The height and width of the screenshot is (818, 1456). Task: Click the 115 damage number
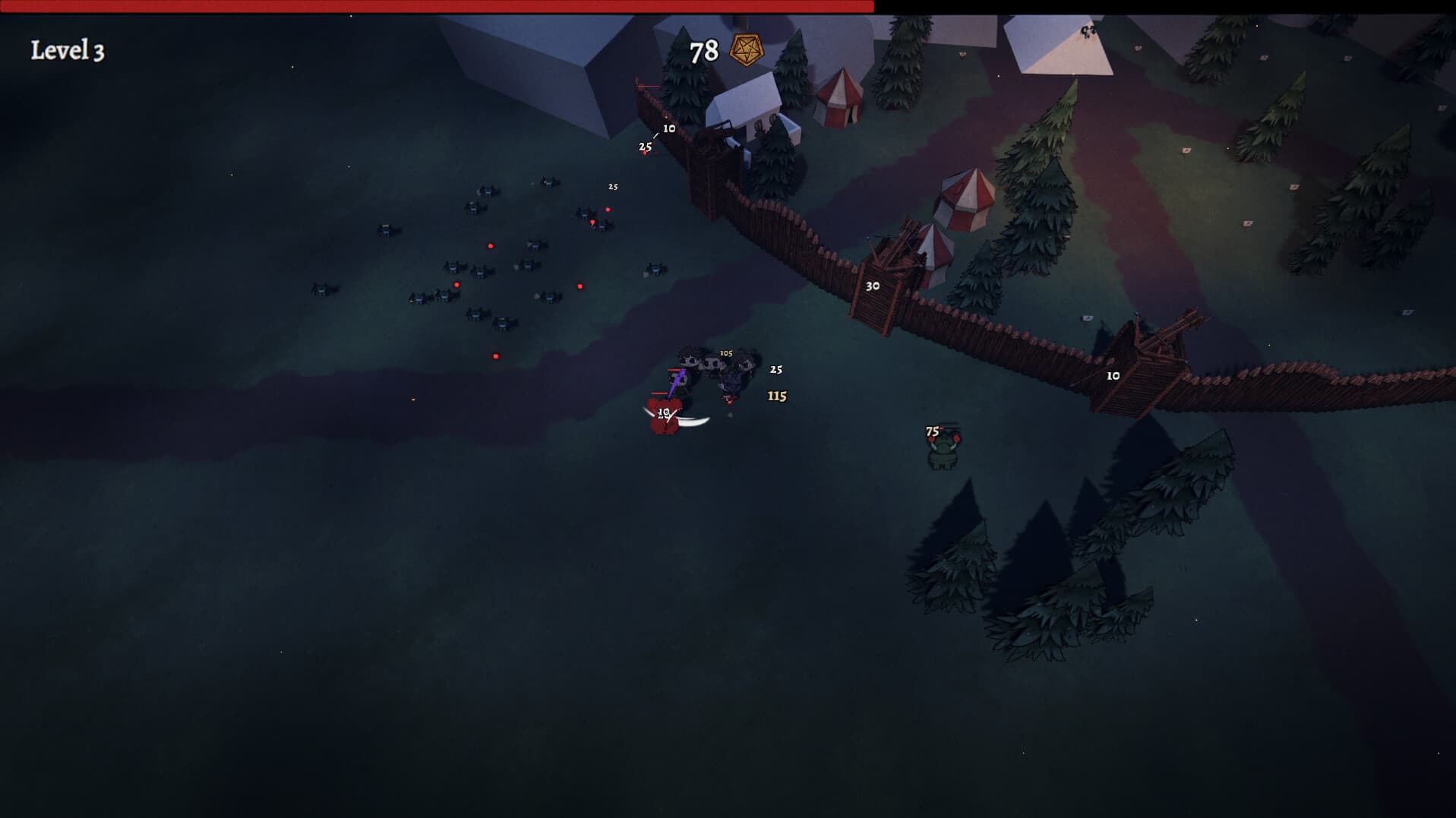click(776, 396)
